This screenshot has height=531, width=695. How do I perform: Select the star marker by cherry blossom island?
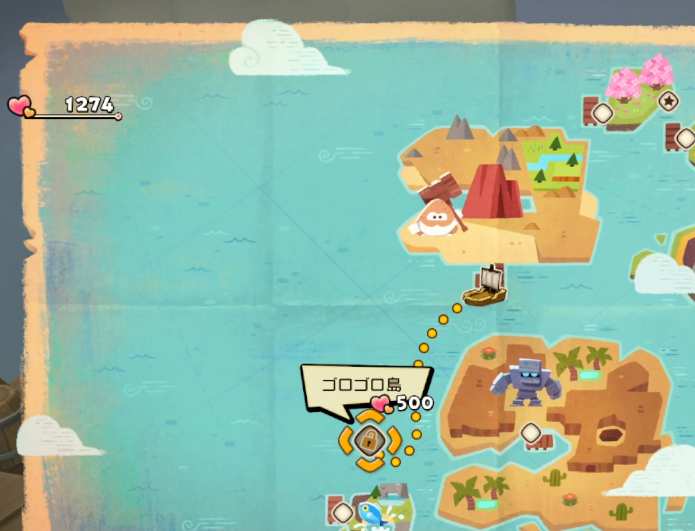(x=668, y=101)
